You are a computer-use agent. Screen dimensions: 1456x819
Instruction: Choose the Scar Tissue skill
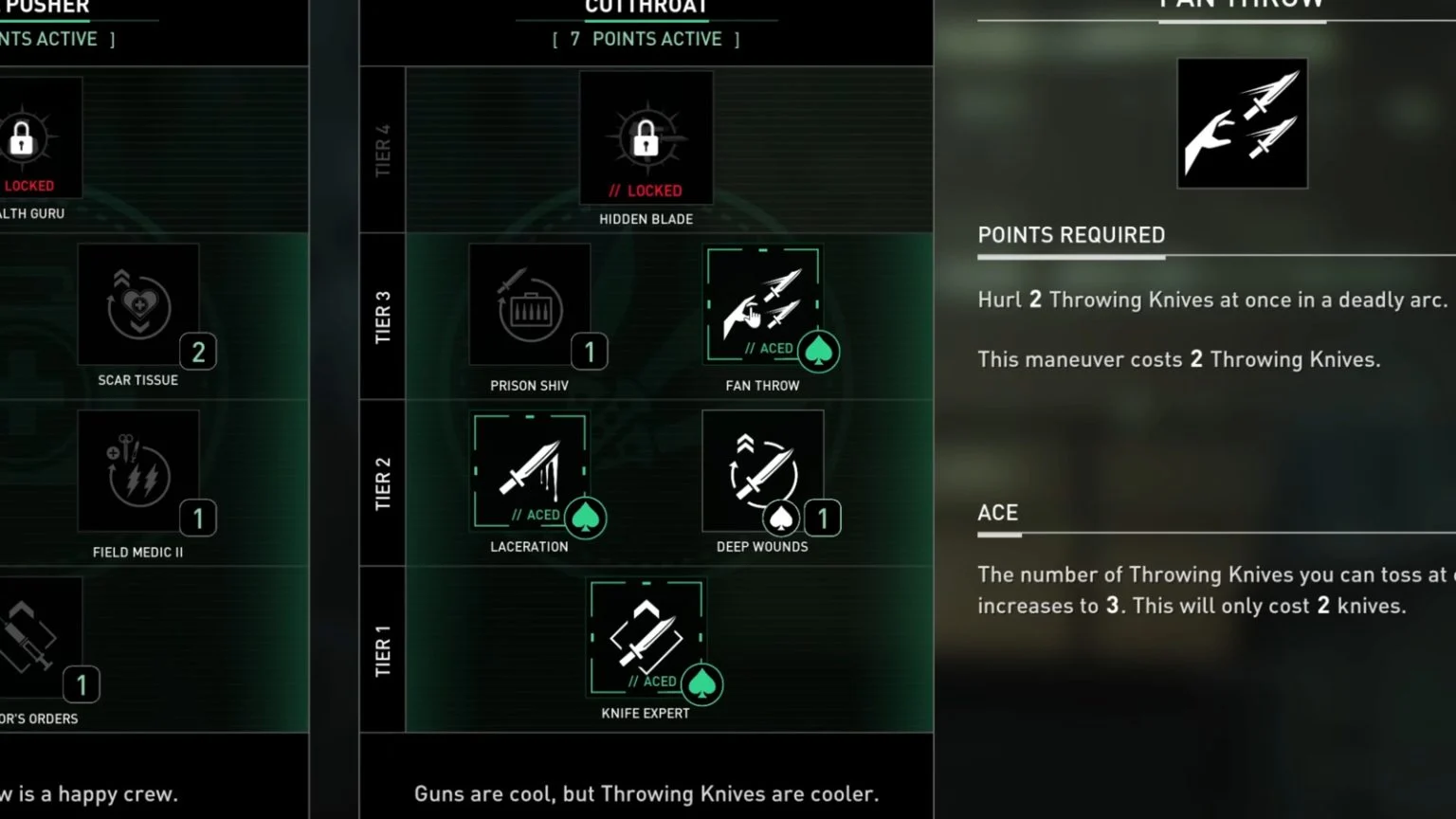[138, 305]
